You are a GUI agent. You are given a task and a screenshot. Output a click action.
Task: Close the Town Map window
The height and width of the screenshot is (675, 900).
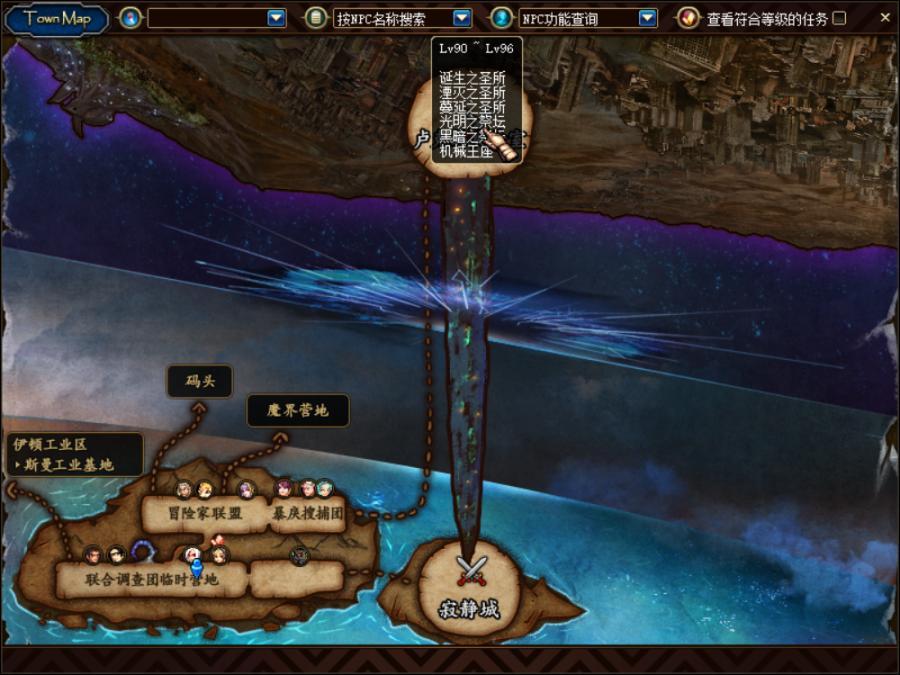pos(884,17)
